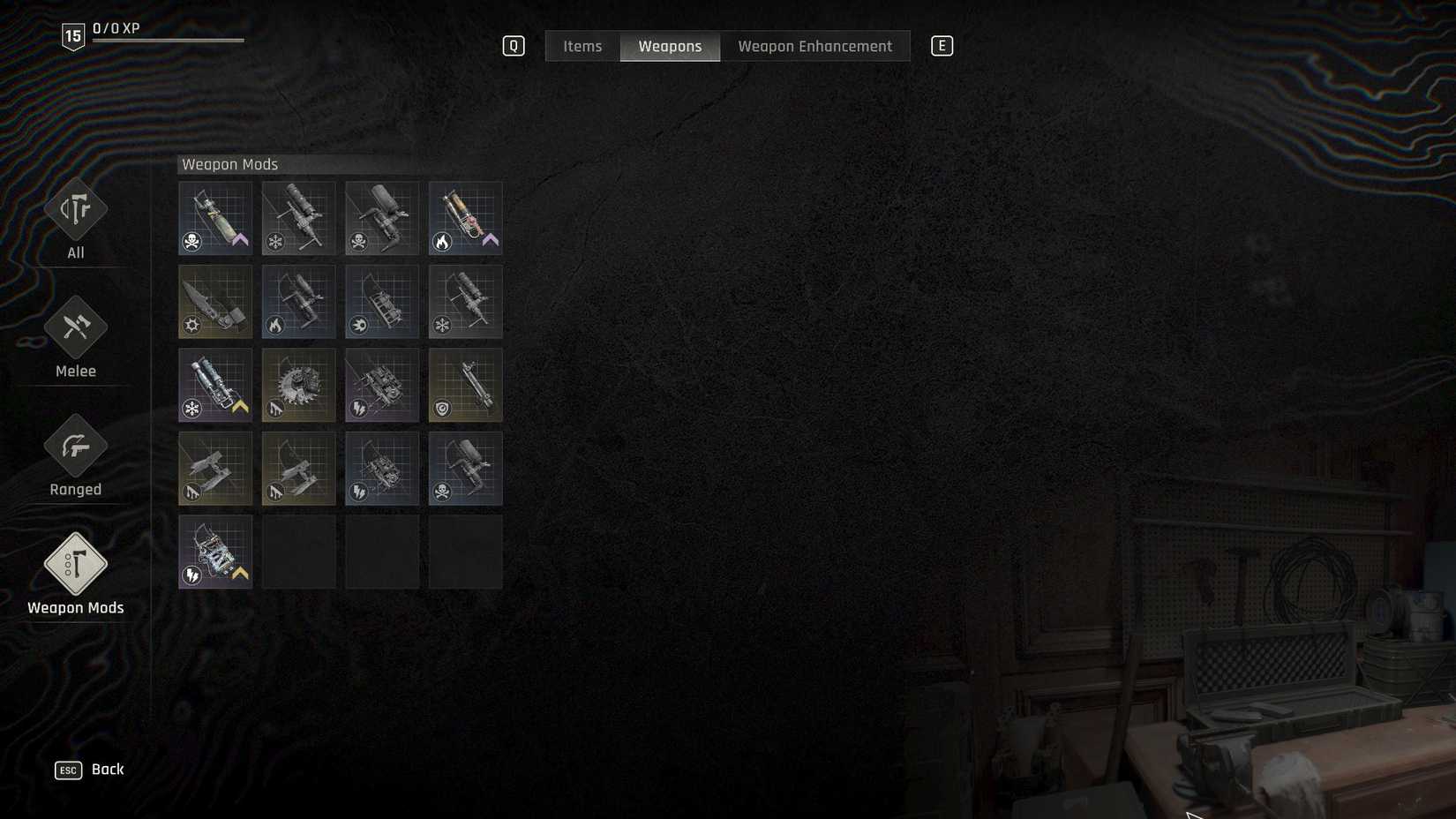Select the All category icon in sidebar
The width and height of the screenshot is (1456, 819).
coord(75,209)
